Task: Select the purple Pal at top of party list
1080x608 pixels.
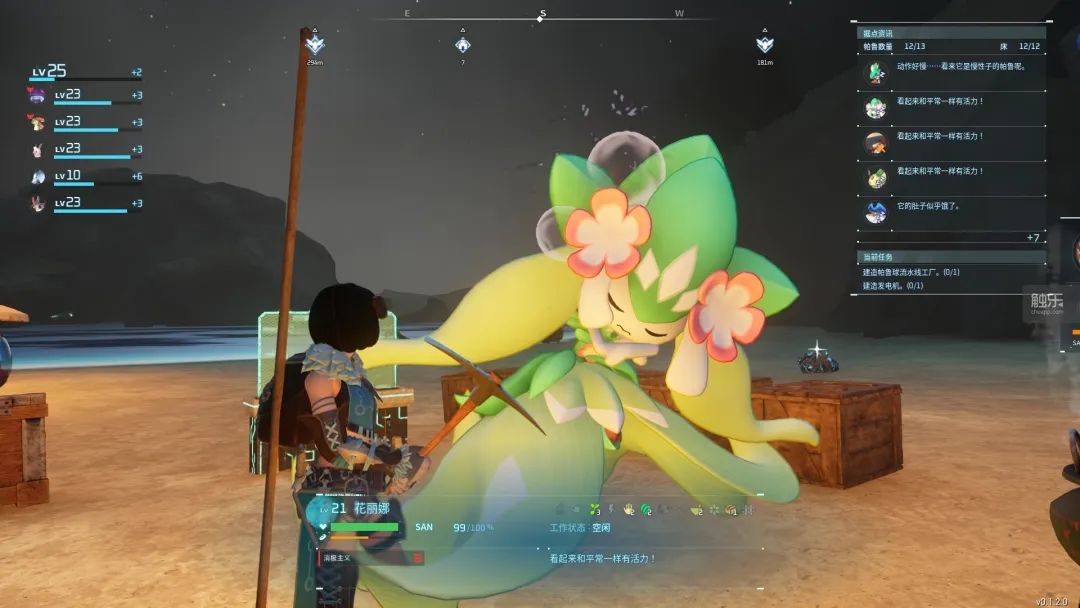Action: pyautogui.click(x=38, y=96)
